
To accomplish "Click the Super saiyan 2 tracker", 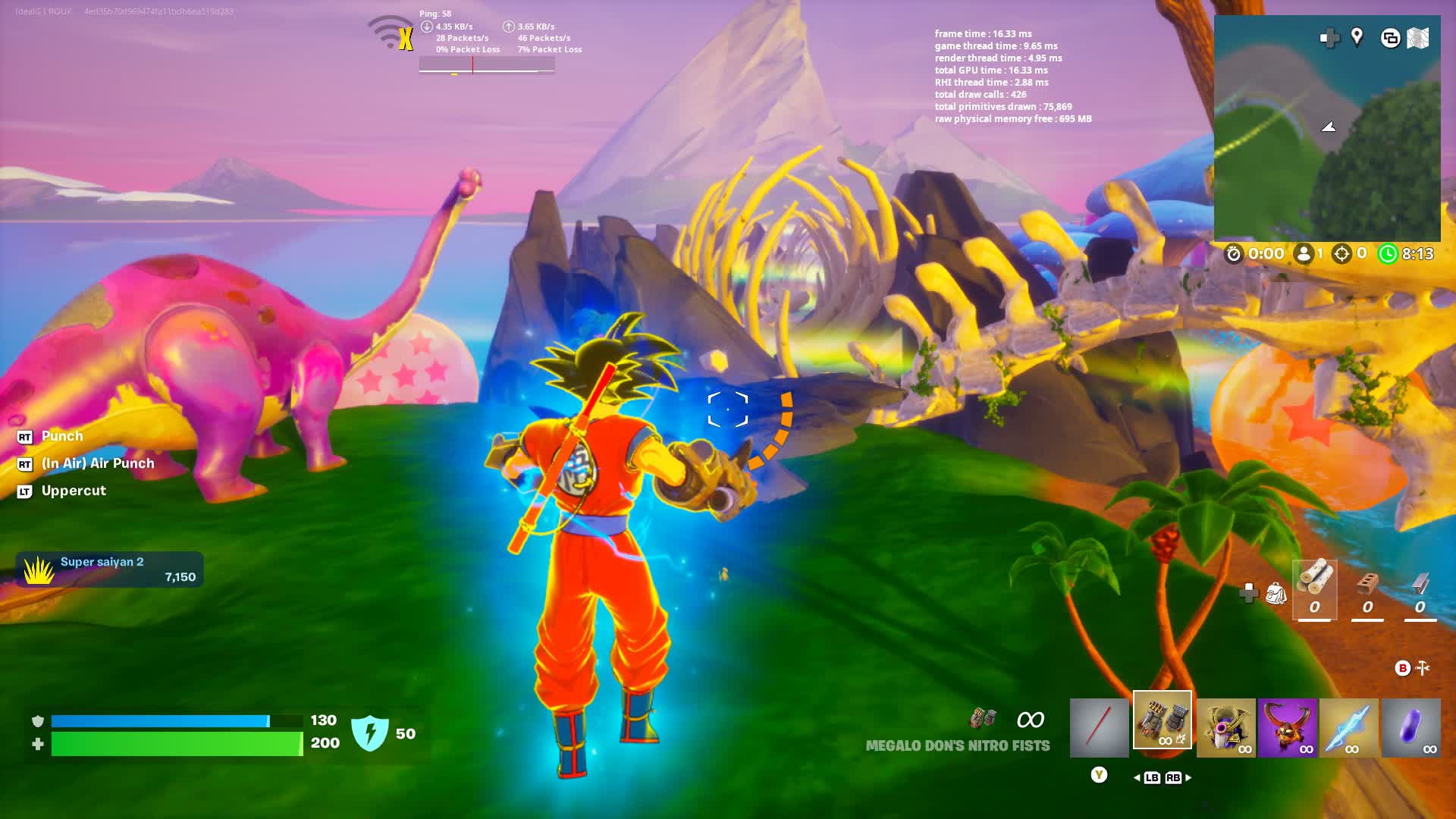I will (x=109, y=570).
